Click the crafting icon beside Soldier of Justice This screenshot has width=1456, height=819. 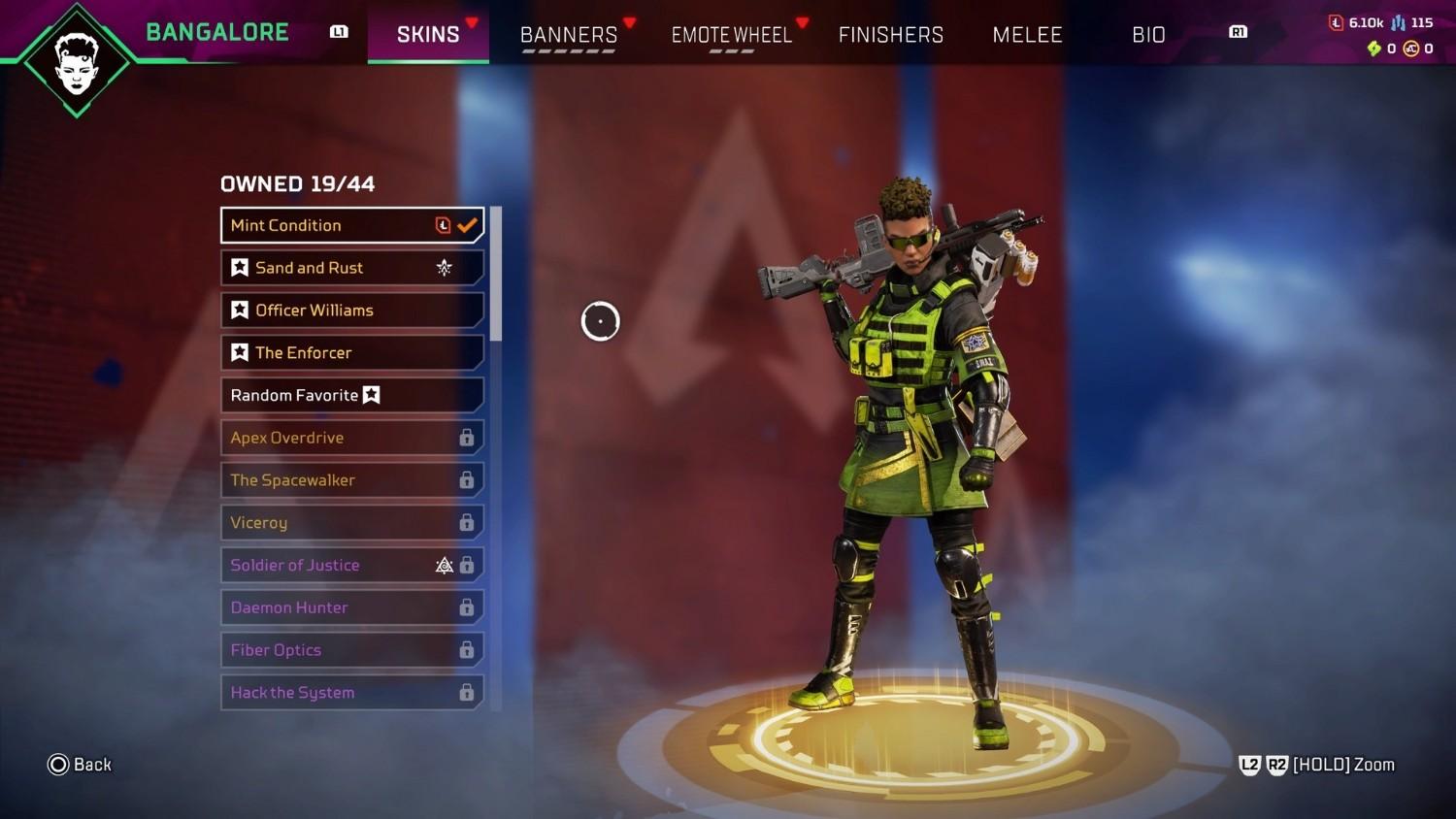[445, 565]
